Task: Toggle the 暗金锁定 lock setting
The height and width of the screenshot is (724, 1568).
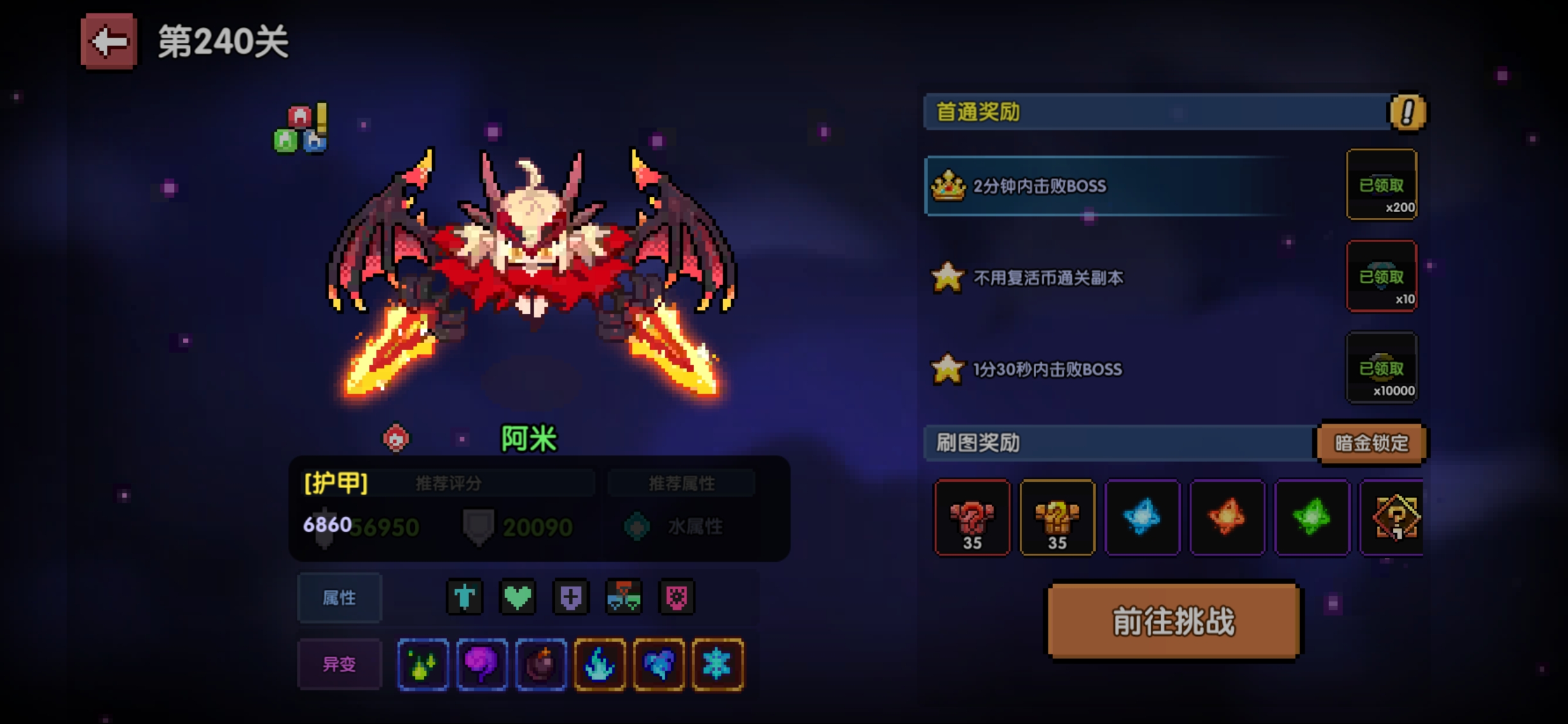Action: point(1369,443)
